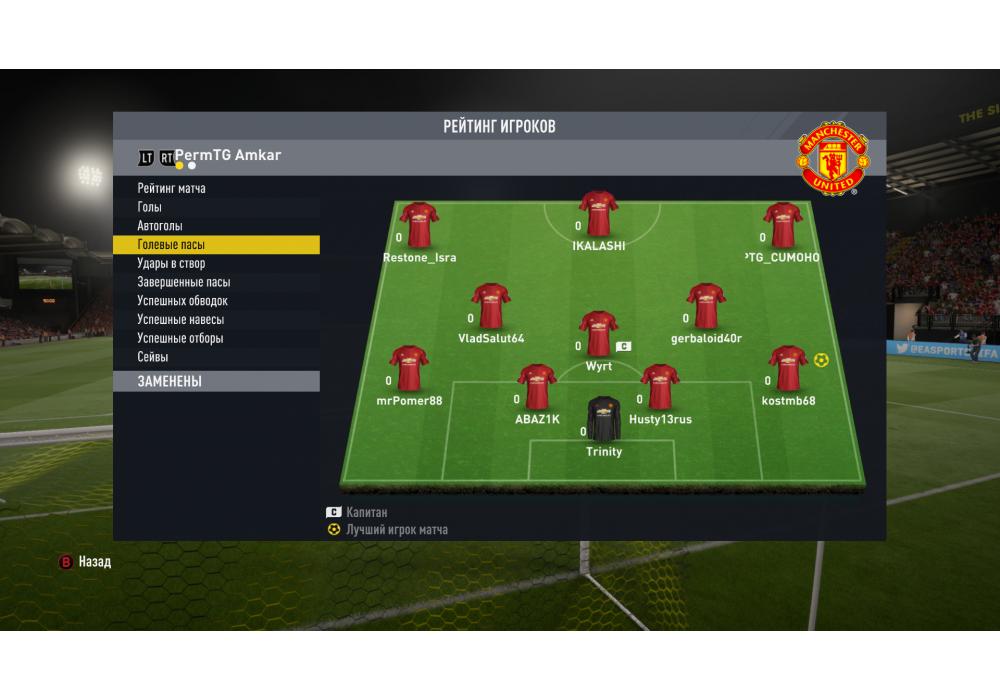Switch to Удары в створ stat
Screen dimensions: 1000x700
(x=171, y=264)
